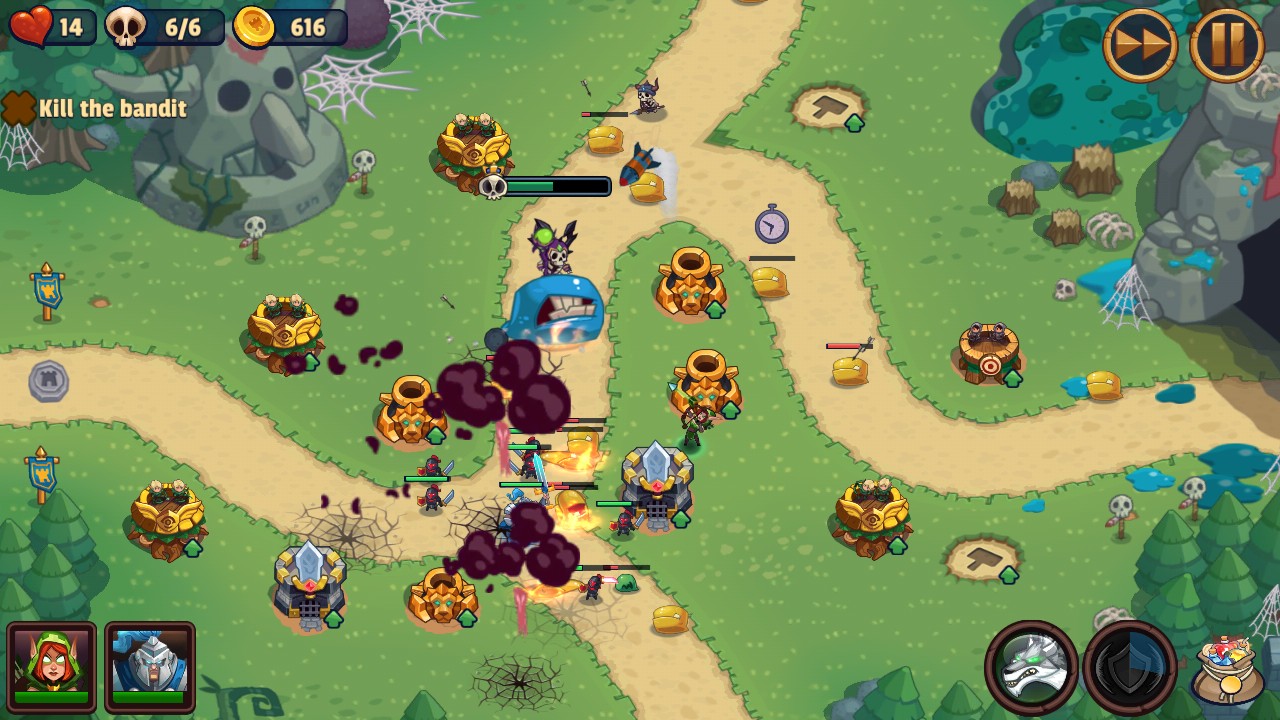Pause the game
The height and width of the screenshot is (720, 1280).
[1227, 45]
